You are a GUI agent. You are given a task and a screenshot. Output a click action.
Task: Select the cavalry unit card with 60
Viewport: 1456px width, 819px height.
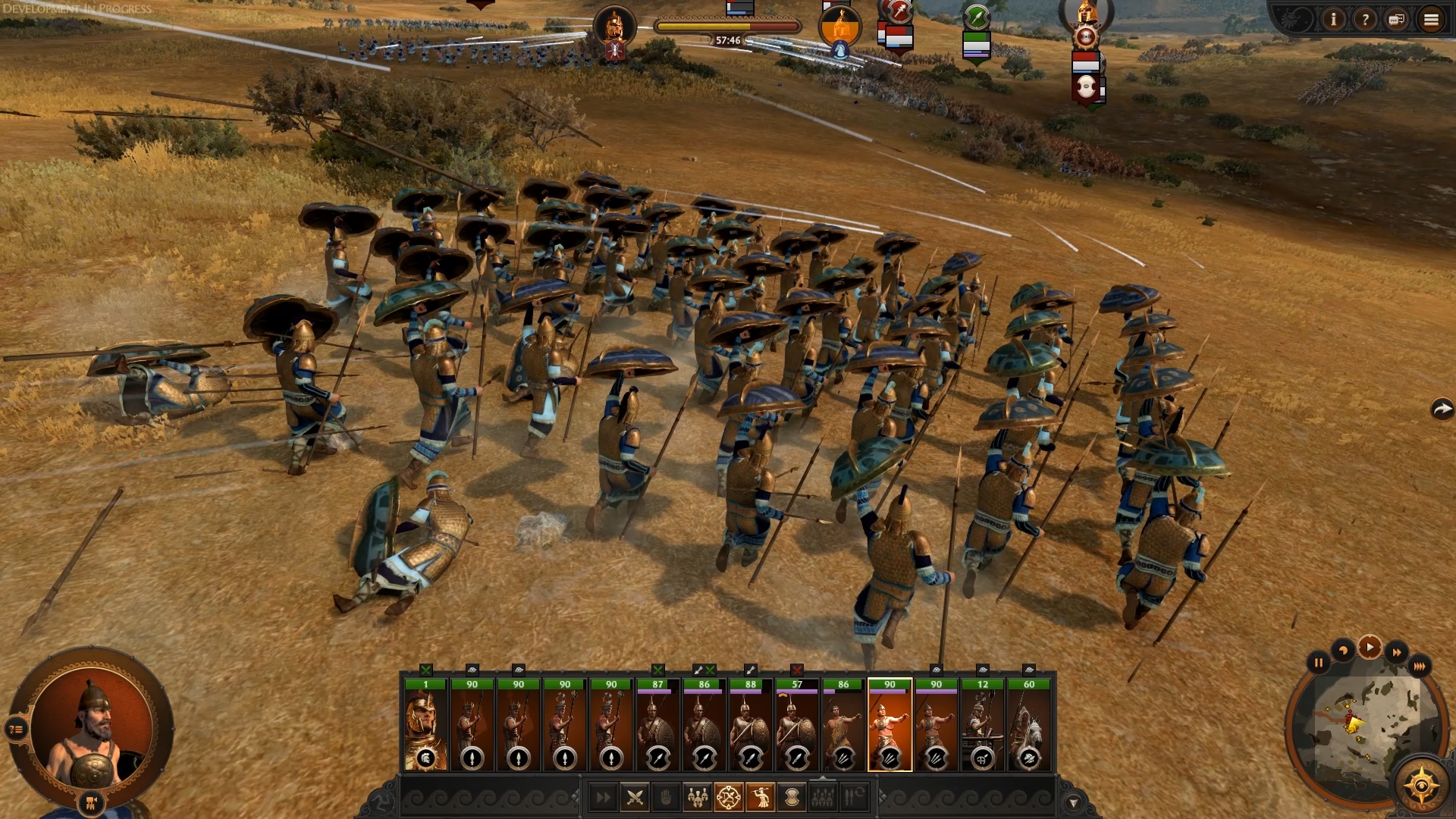[x=1029, y=726]
